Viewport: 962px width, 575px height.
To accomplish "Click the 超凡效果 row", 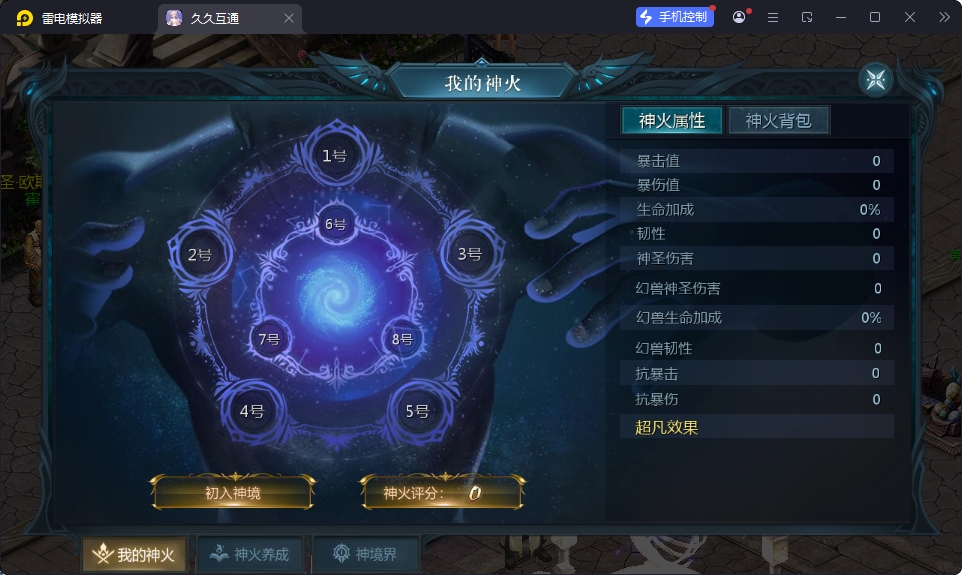I will 756,427.
